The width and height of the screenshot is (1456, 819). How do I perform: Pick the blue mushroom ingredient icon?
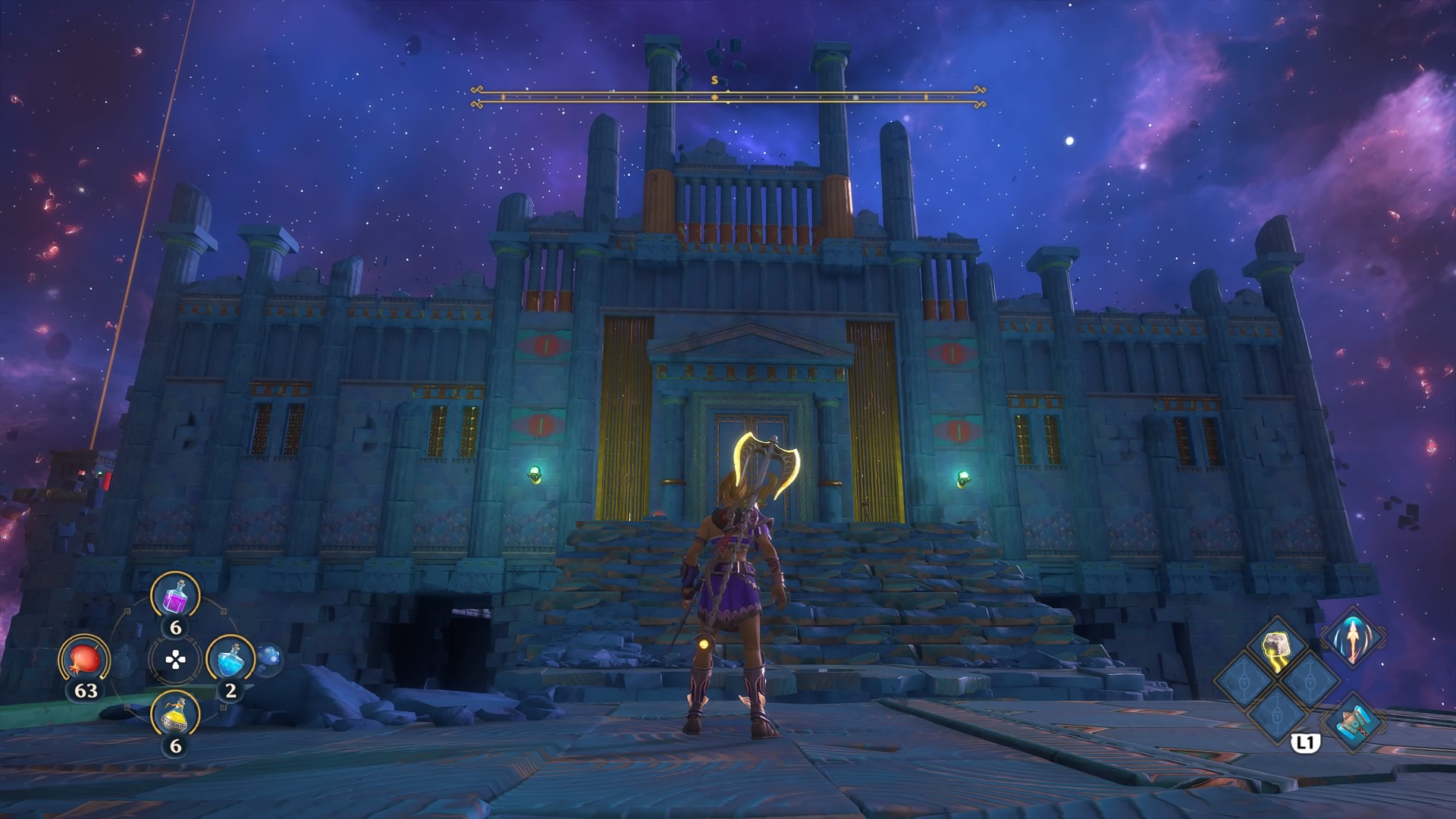click(268, 660)
